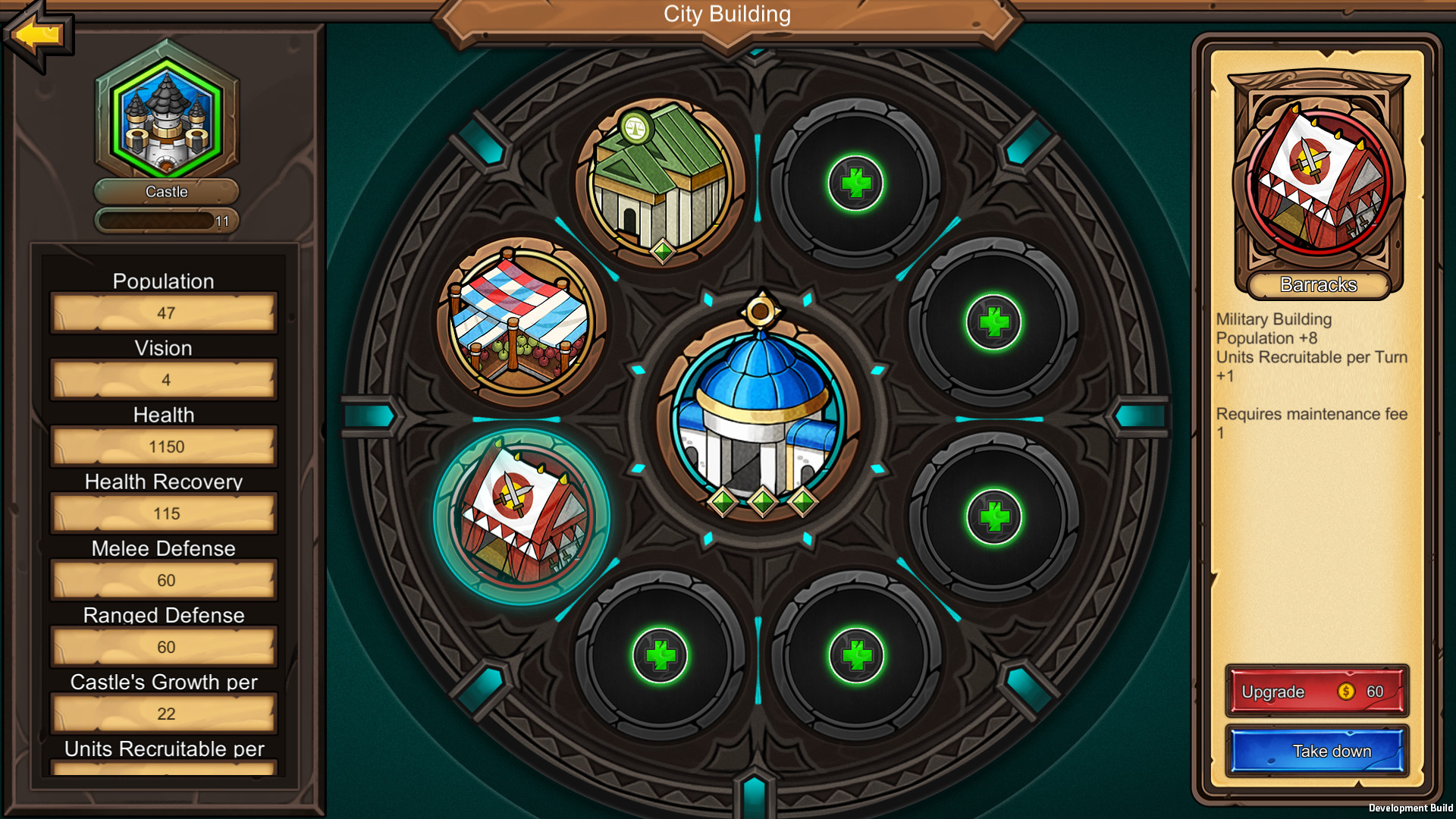
Task: Select the City Building title banner
Action: [x=727, y=14]
